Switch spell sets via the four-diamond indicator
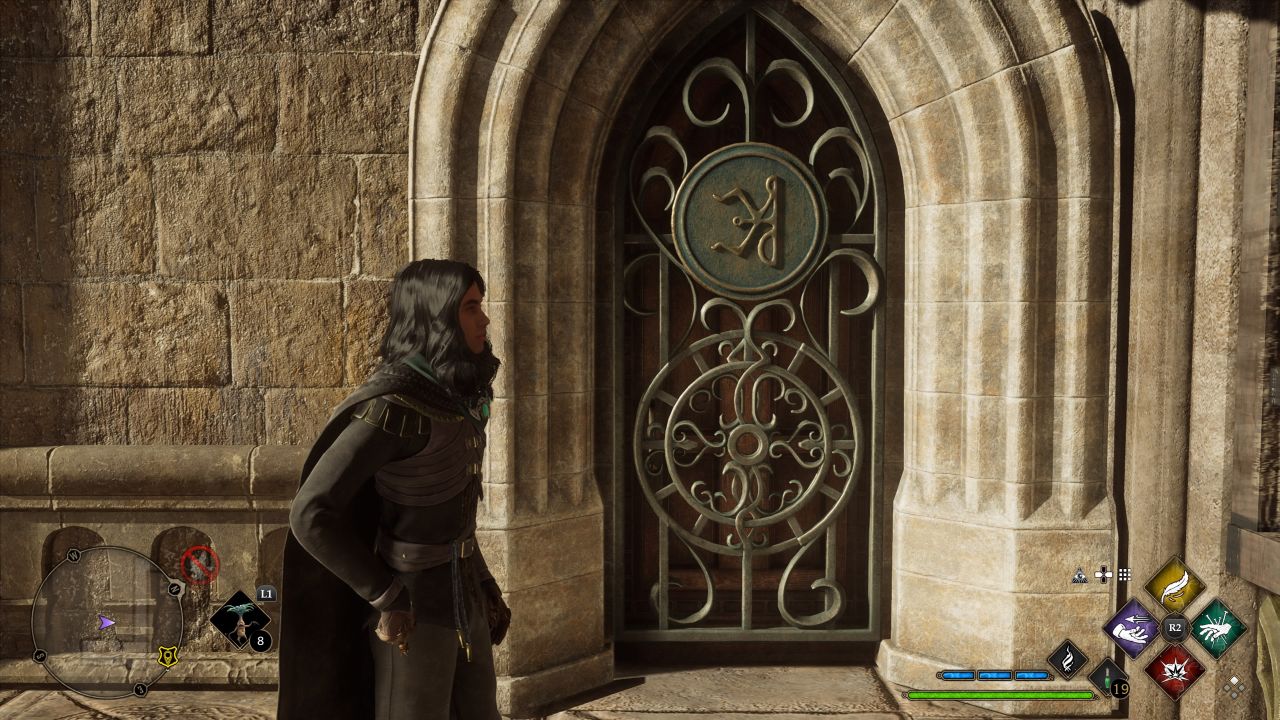Viewport: 1280px width, 720px height. click(x=1234, y=685)
